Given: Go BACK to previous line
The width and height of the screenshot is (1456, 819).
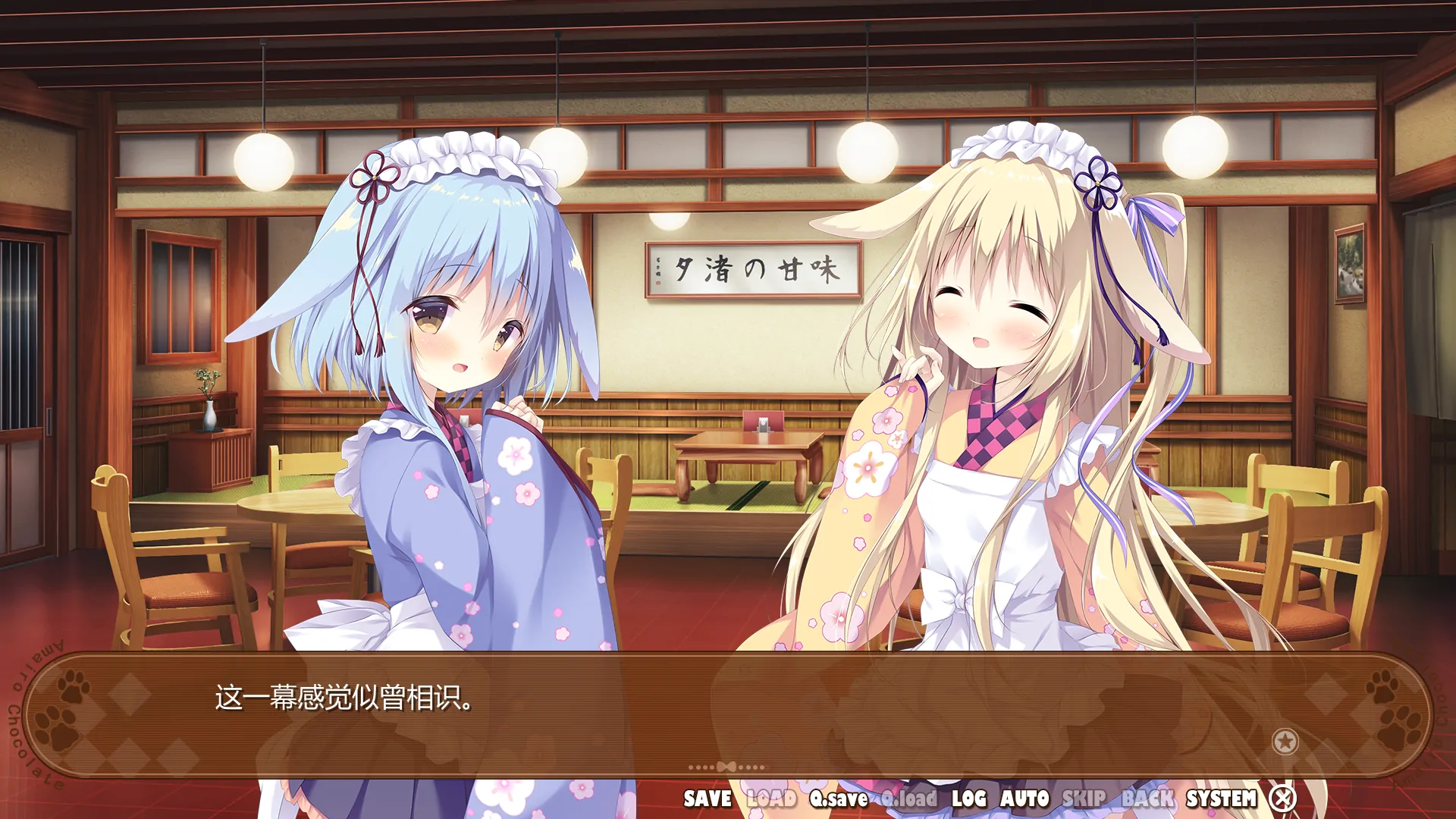Looking at the screenshot, I should pyautogui.click(x=1147, y=799).
